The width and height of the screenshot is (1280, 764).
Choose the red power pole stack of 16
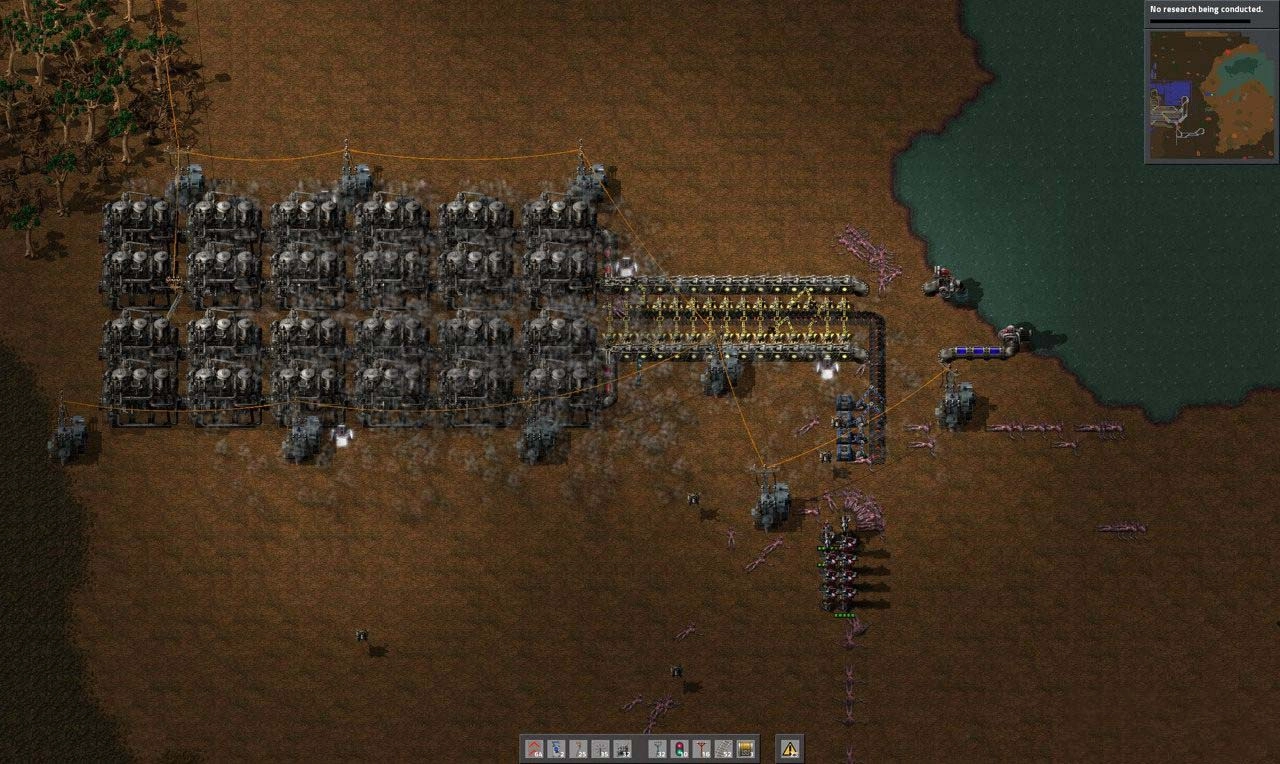click(701, 748)
